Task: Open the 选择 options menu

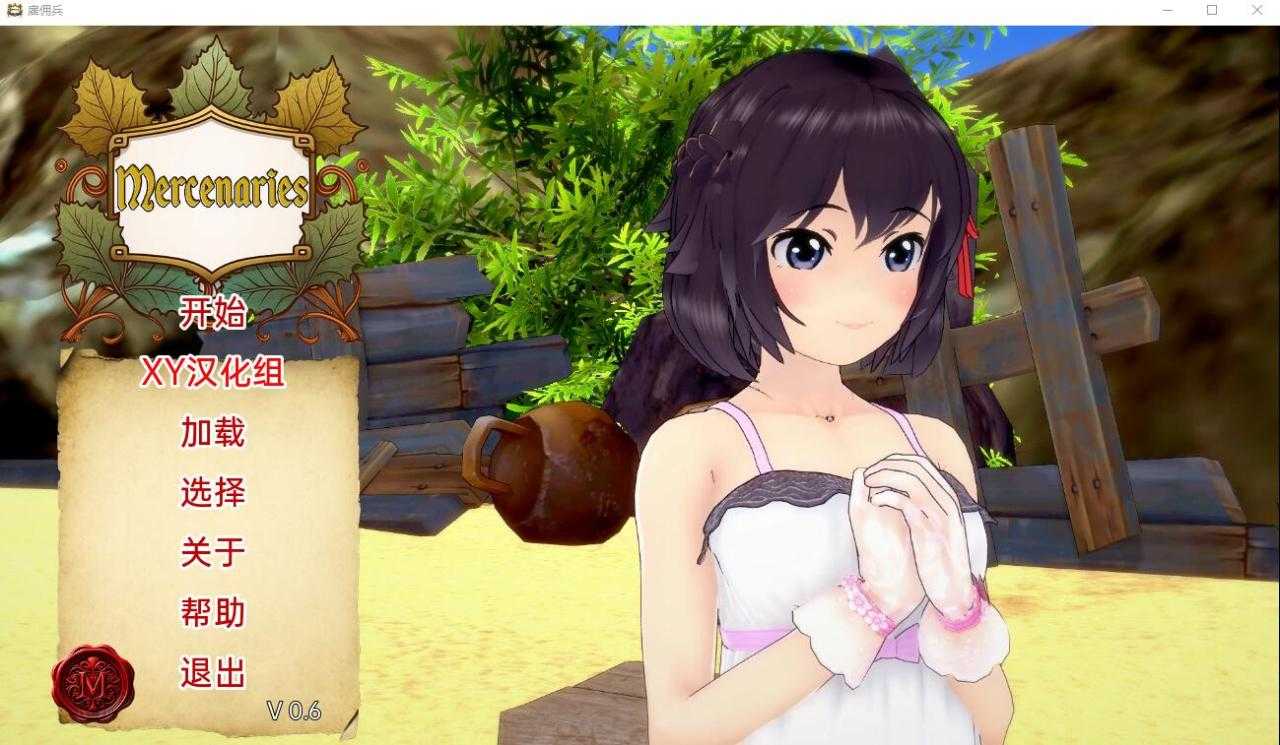Action: click(213, 492)
